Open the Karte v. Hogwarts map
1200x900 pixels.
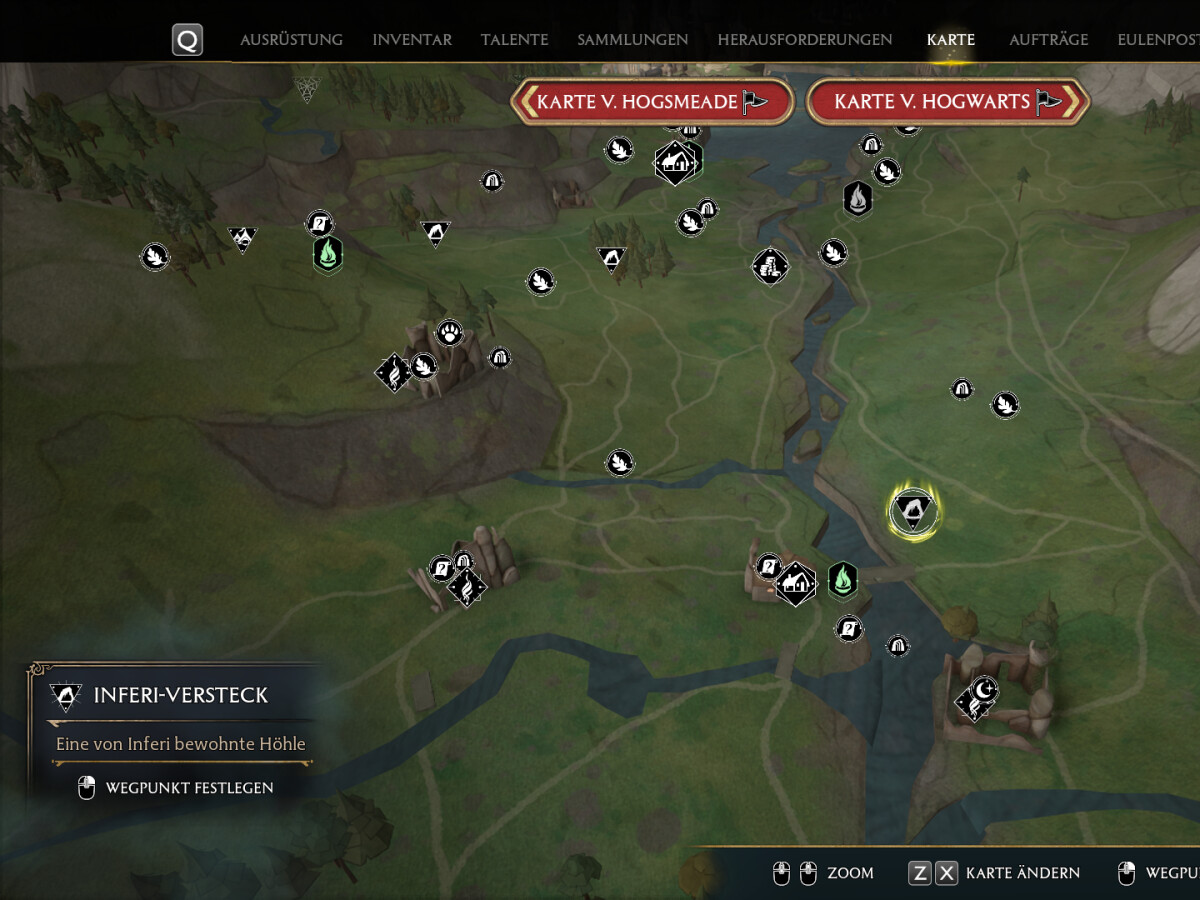click(947, 102)
